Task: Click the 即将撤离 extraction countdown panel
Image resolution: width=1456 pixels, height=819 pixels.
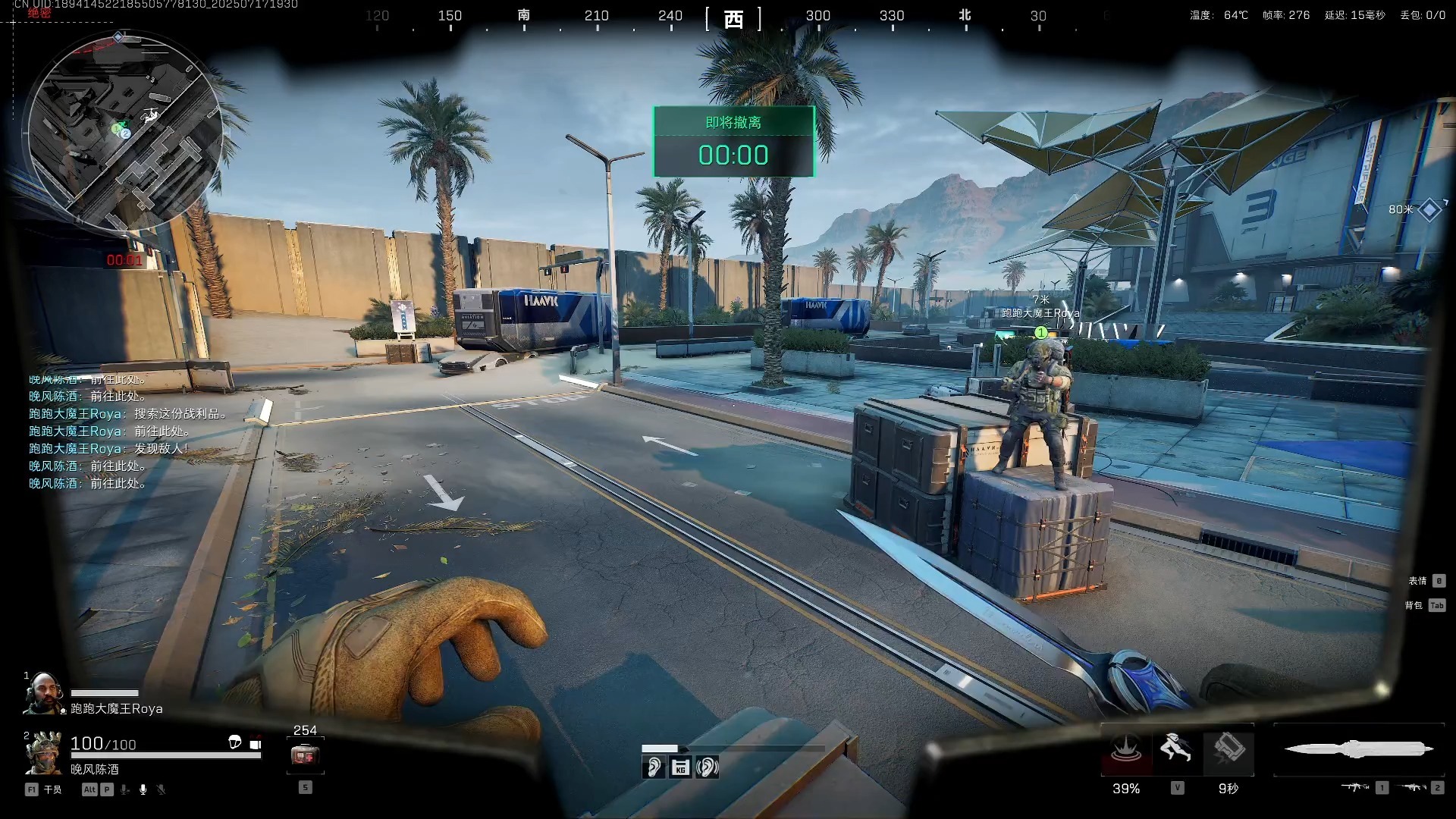Action: pyautogui.click(x=733, y=142)
